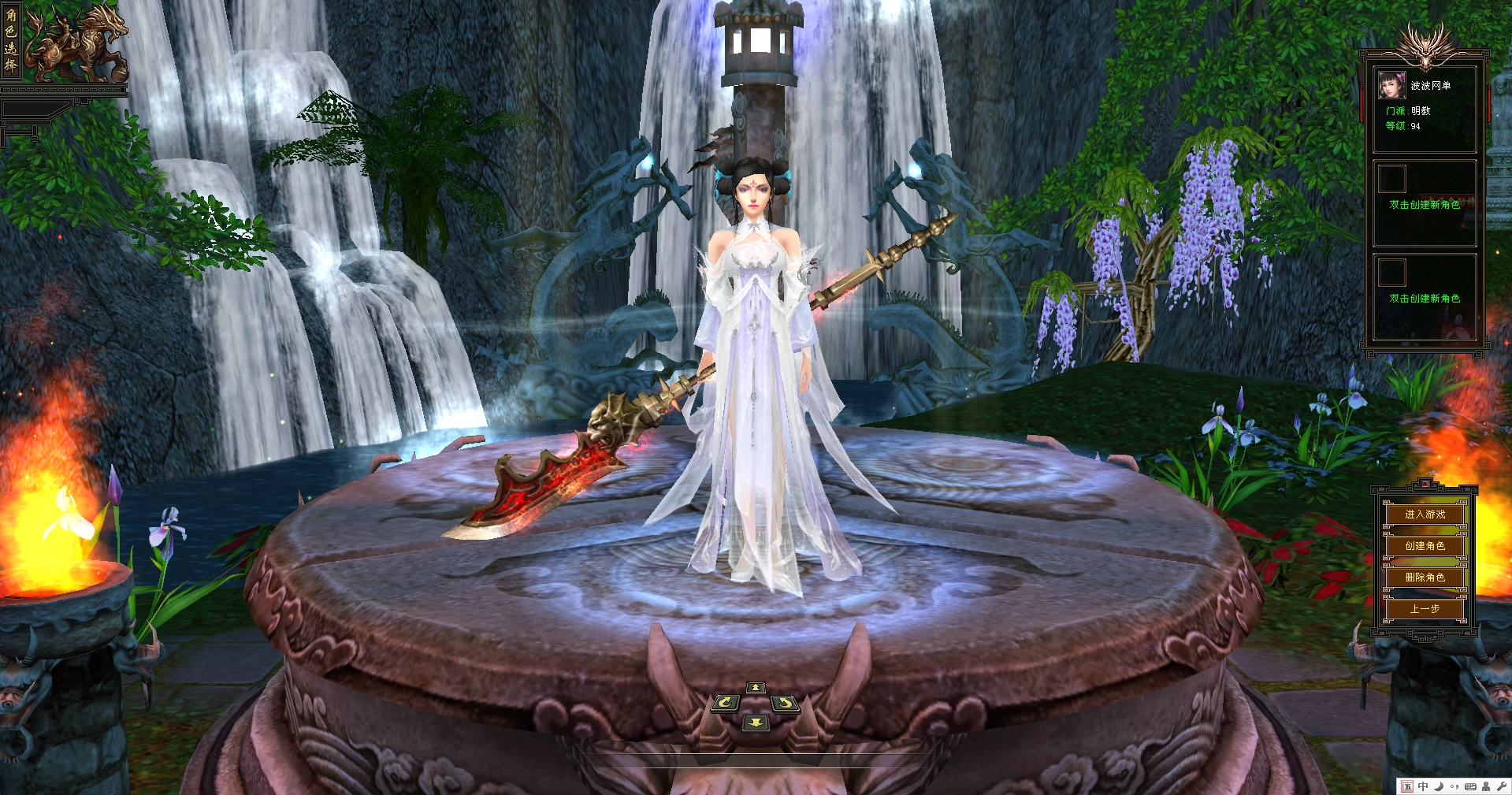Go back with the 上一步 button
The width and height of the screenshot is (1512, 795).
[1425, 609]
